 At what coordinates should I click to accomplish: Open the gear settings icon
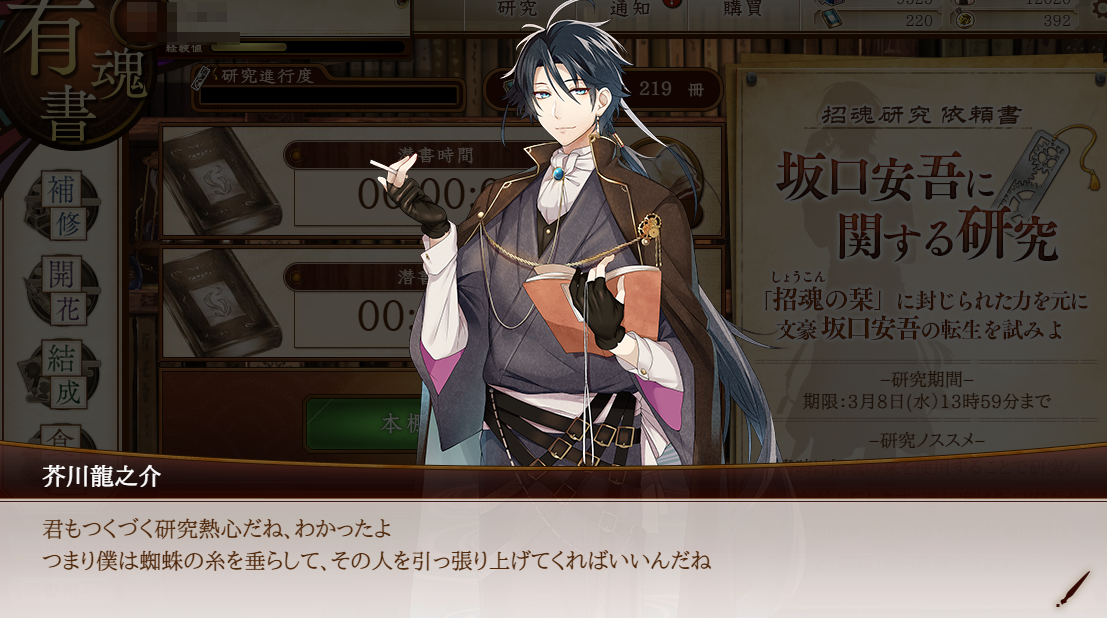click(x=400, y=6)
